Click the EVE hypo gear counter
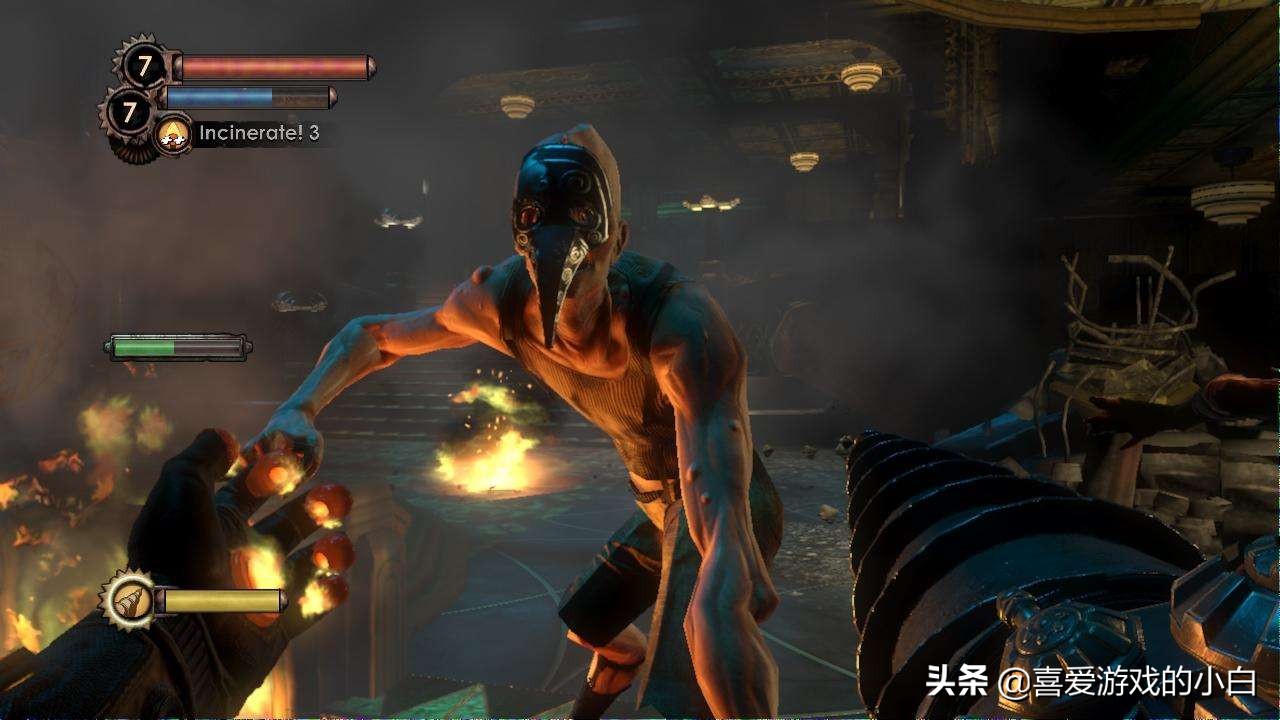This screenshot has width=1280, height=720. coord(129,111)
